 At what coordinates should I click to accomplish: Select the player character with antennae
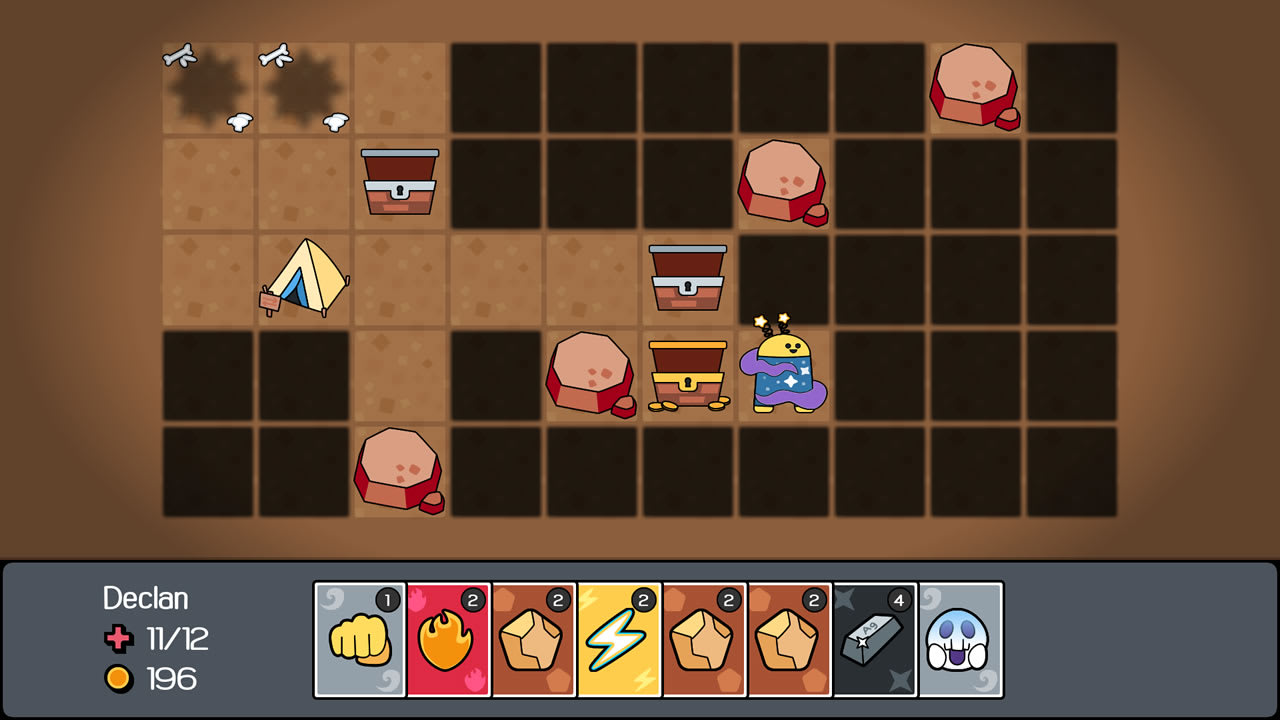tap(784, 375)
